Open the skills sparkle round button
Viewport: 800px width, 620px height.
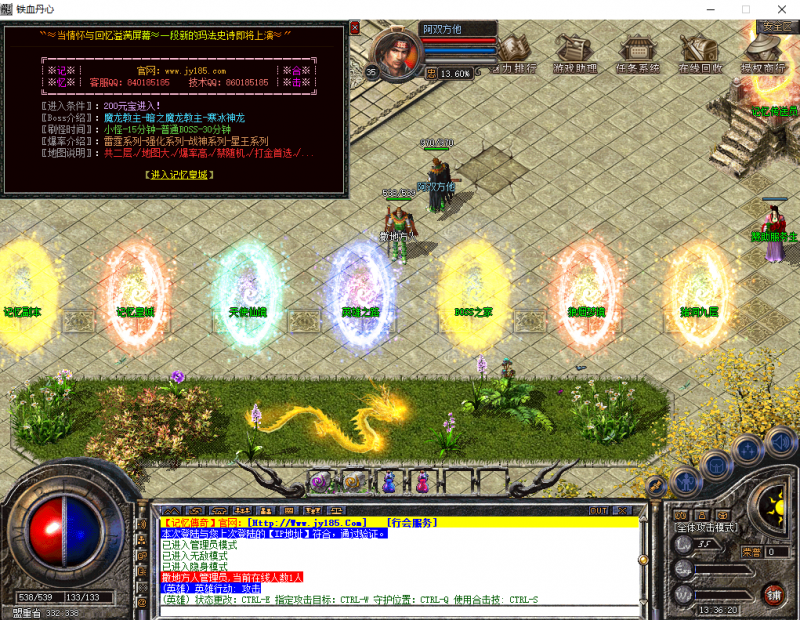(747, 449)
